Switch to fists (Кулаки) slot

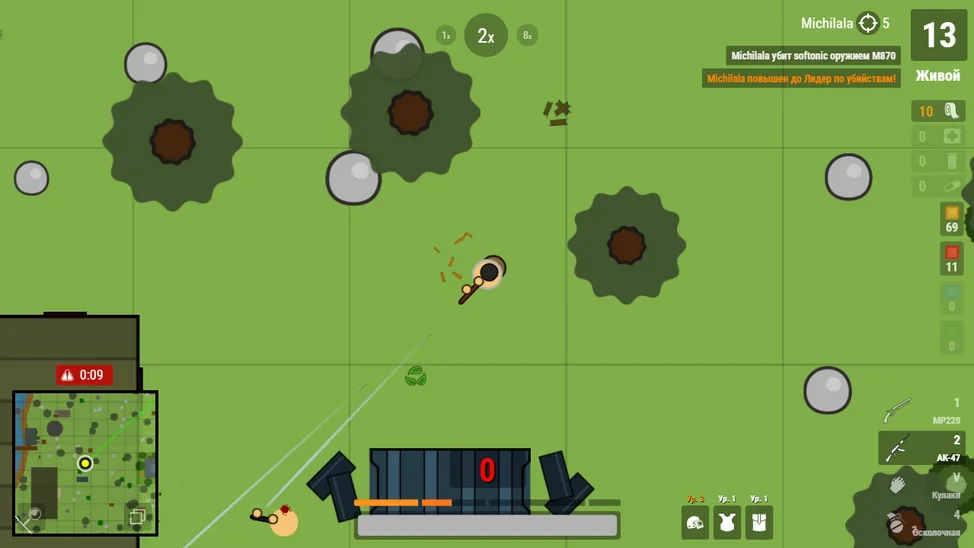[922, 485]
